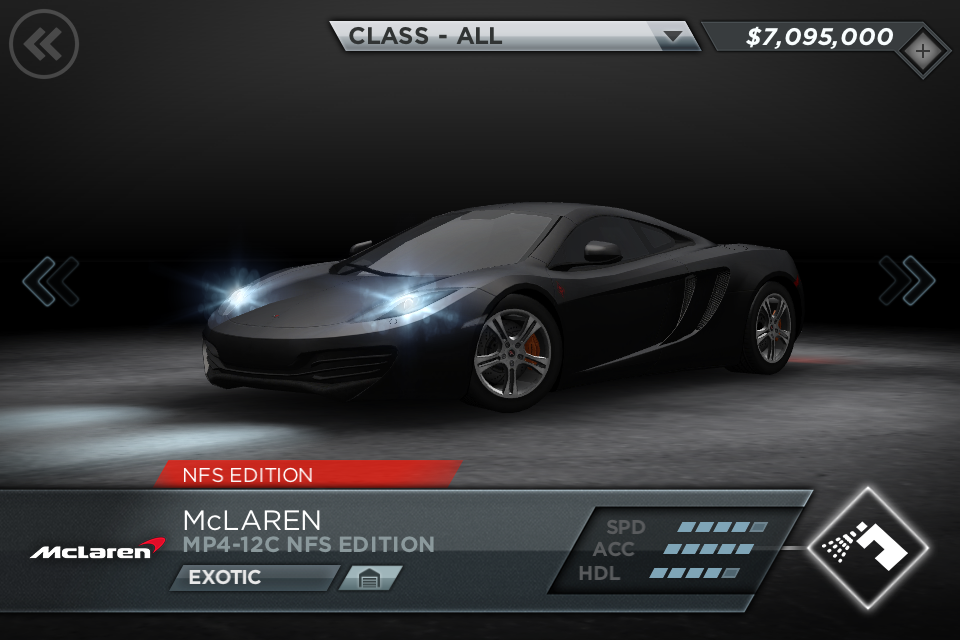Screen dimensions: 960x640
Task: Go back using the double-chevron circle button
Action: 44,43
